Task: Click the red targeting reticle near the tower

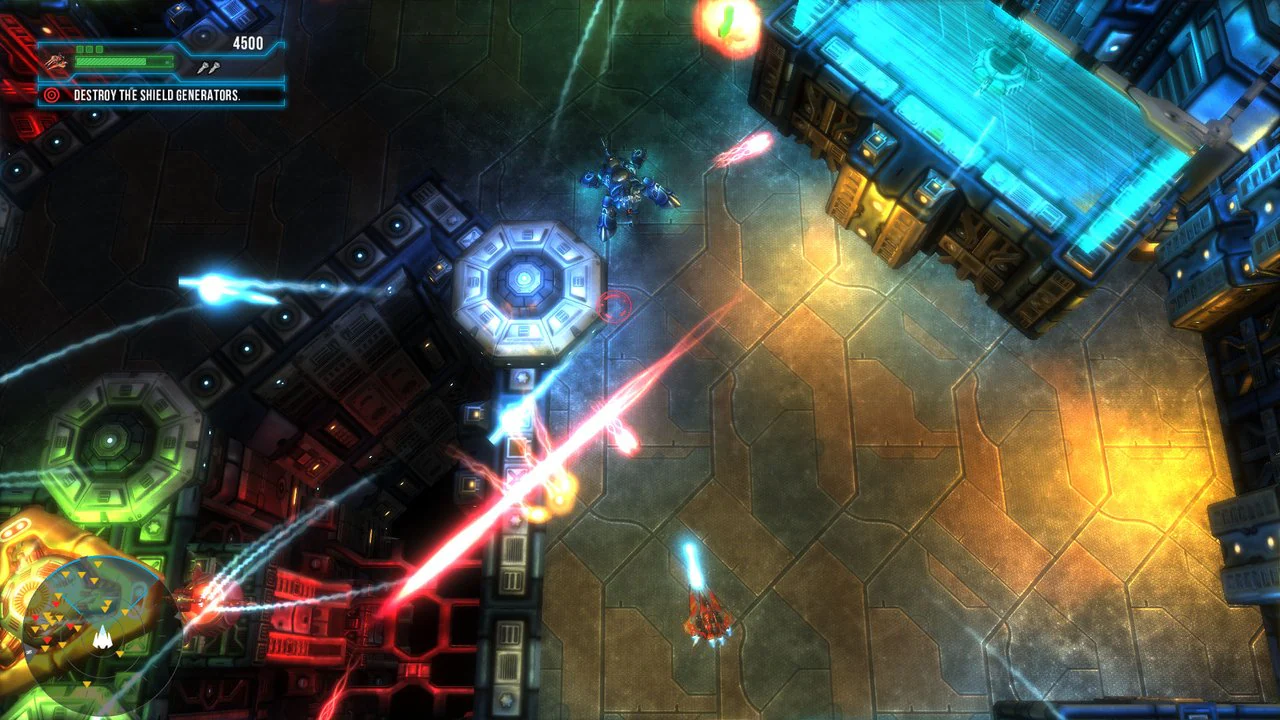Action: click(x=612, y=307)
